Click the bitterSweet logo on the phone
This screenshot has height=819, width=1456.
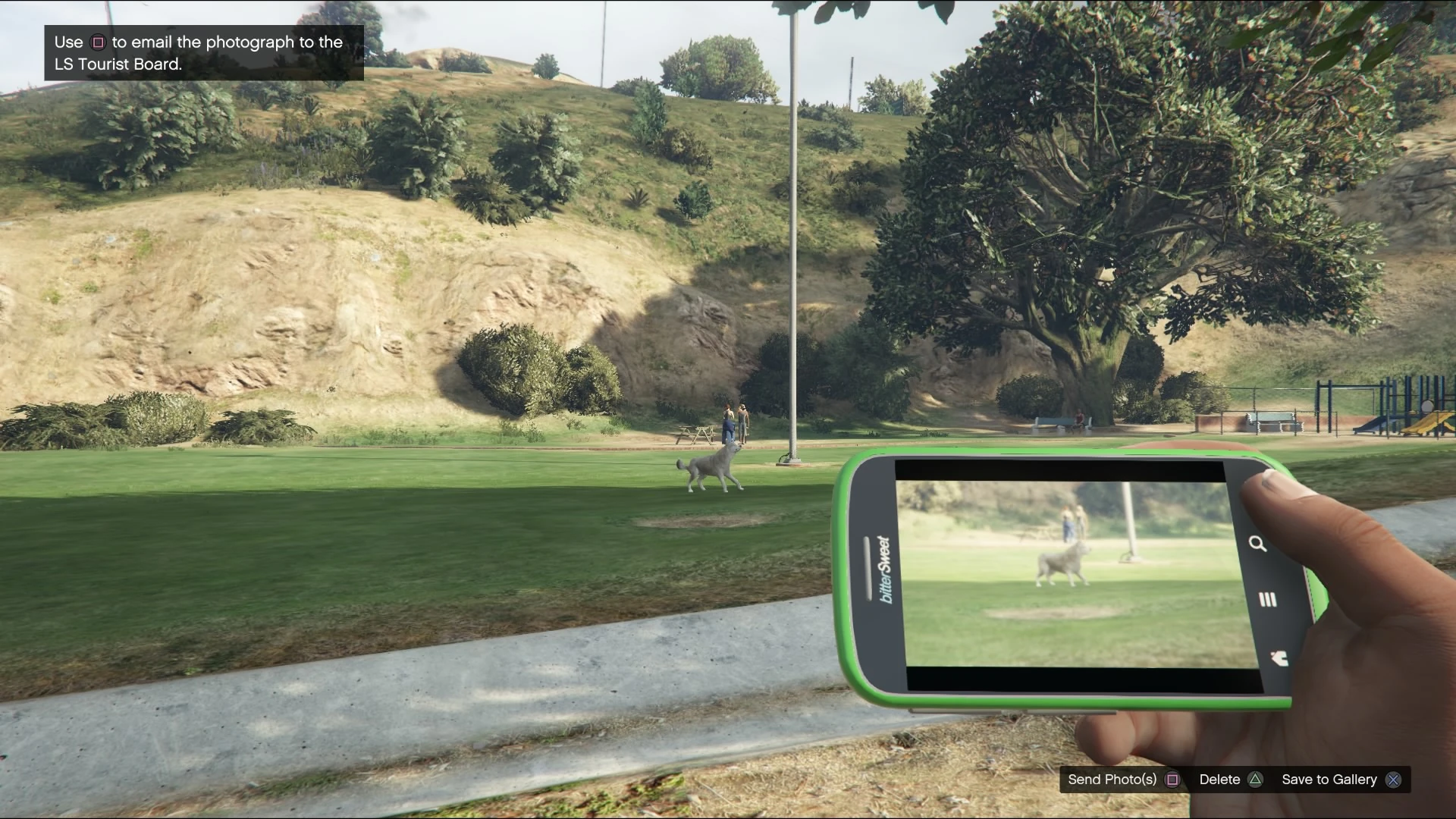[884, 570]
